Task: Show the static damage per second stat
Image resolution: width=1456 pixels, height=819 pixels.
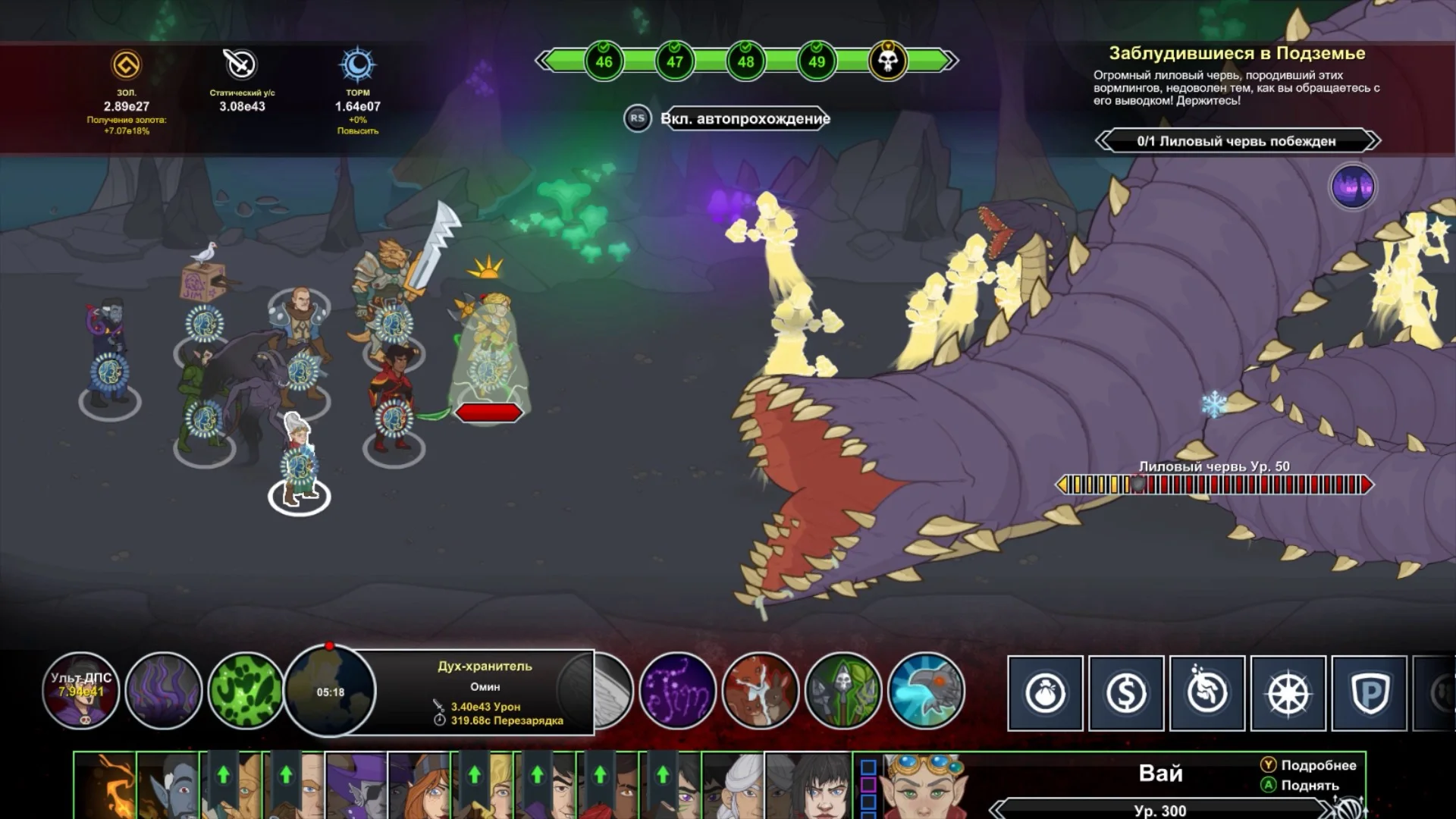Action: coord(241,65)
